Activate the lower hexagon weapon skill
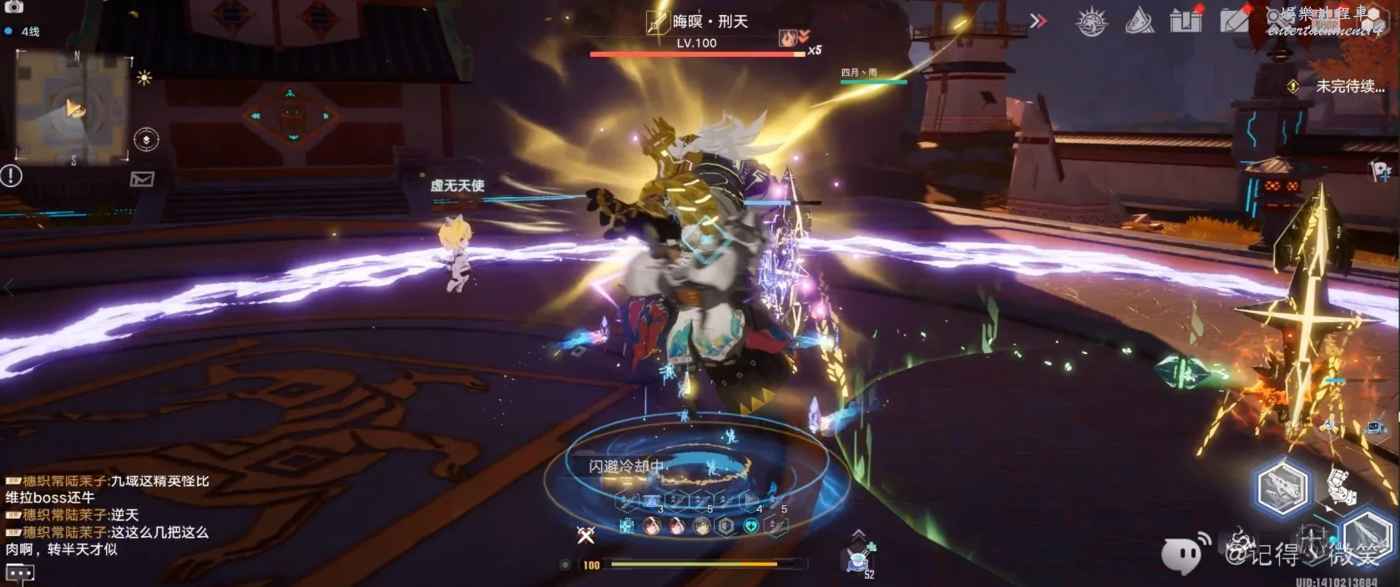This screenshot has width=1400, height=587. click(1365, 534)
